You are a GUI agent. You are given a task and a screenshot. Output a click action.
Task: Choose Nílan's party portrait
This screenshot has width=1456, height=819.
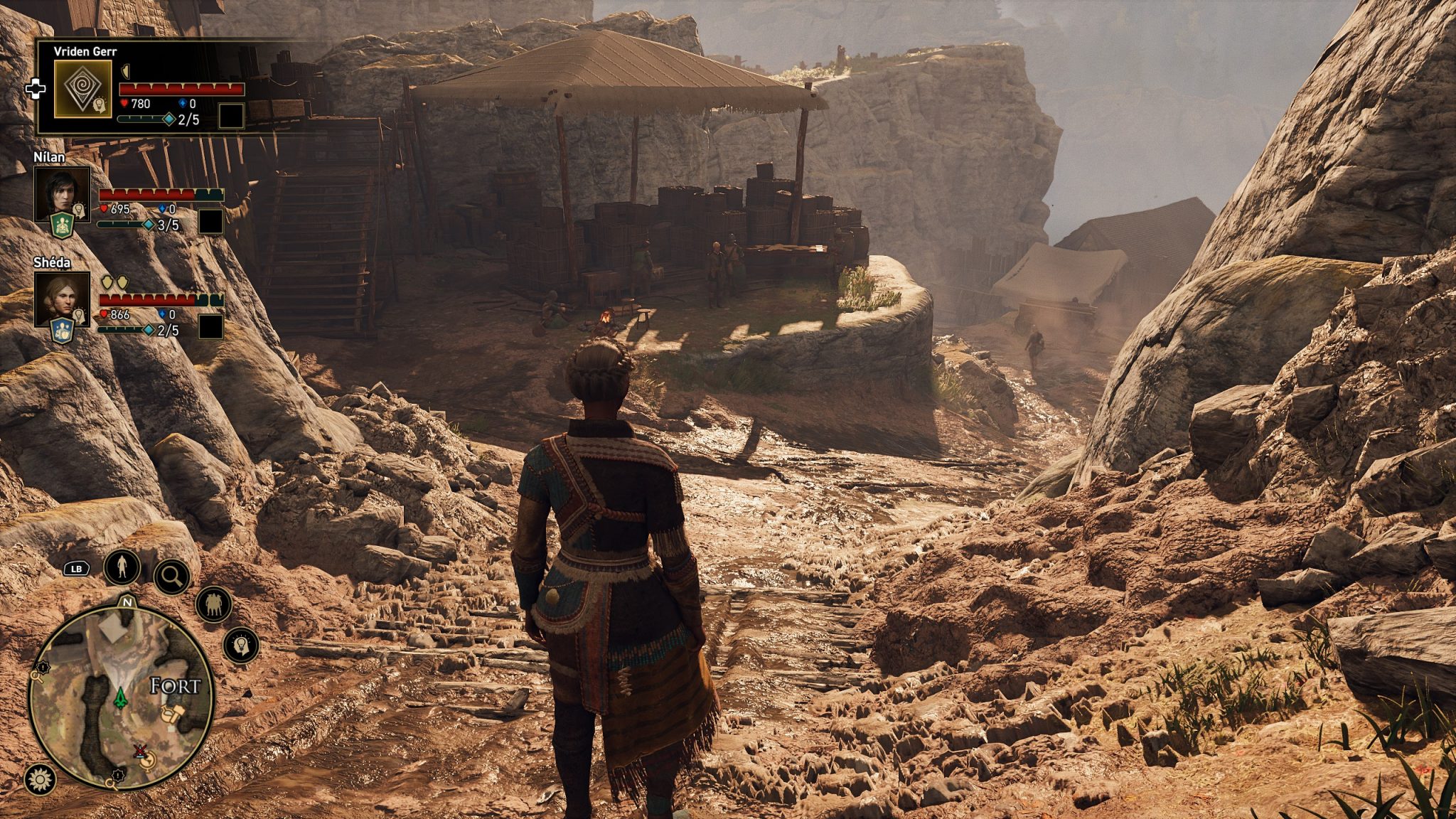(62, 193)
